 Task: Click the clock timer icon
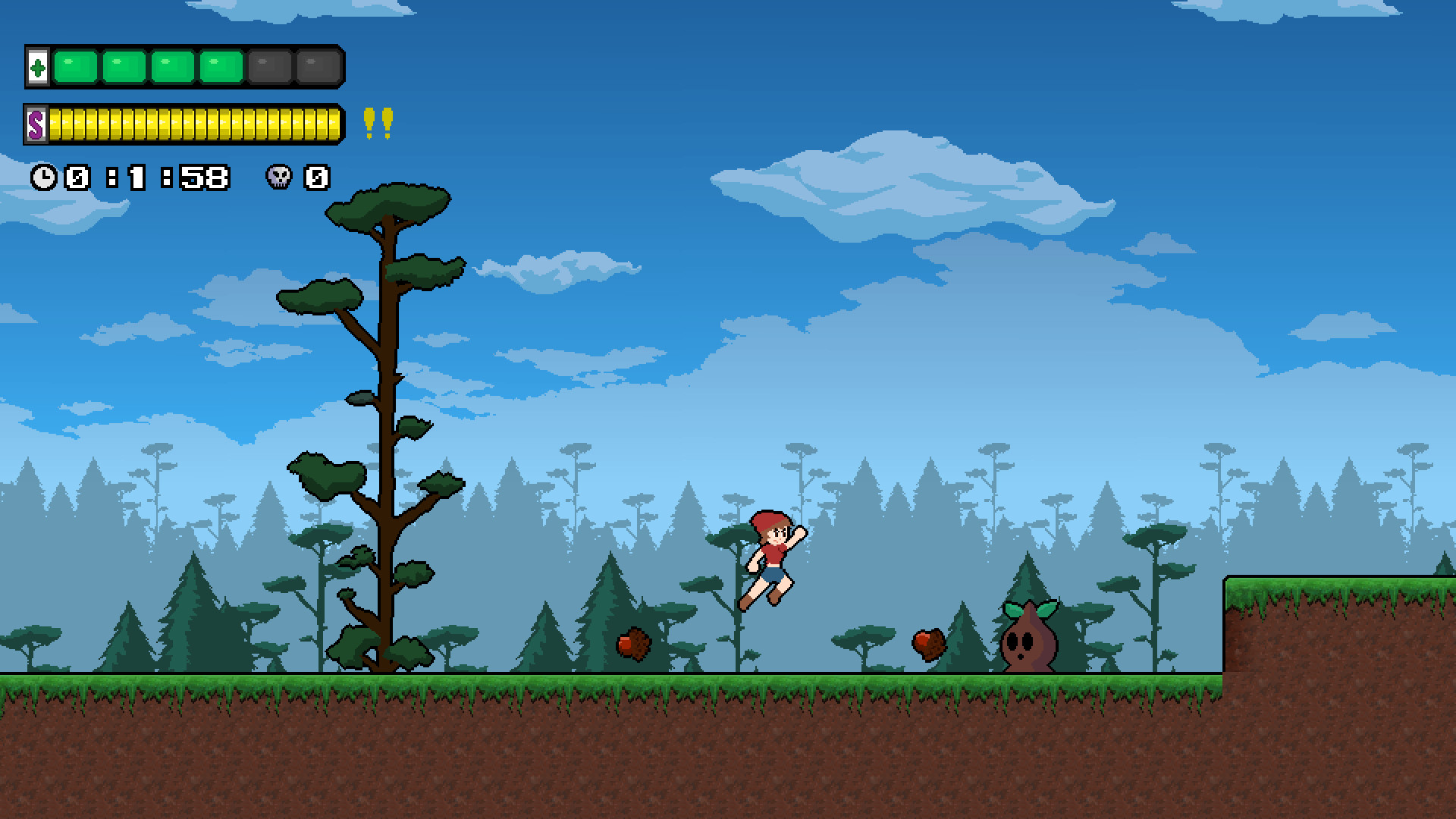point(45,177)
